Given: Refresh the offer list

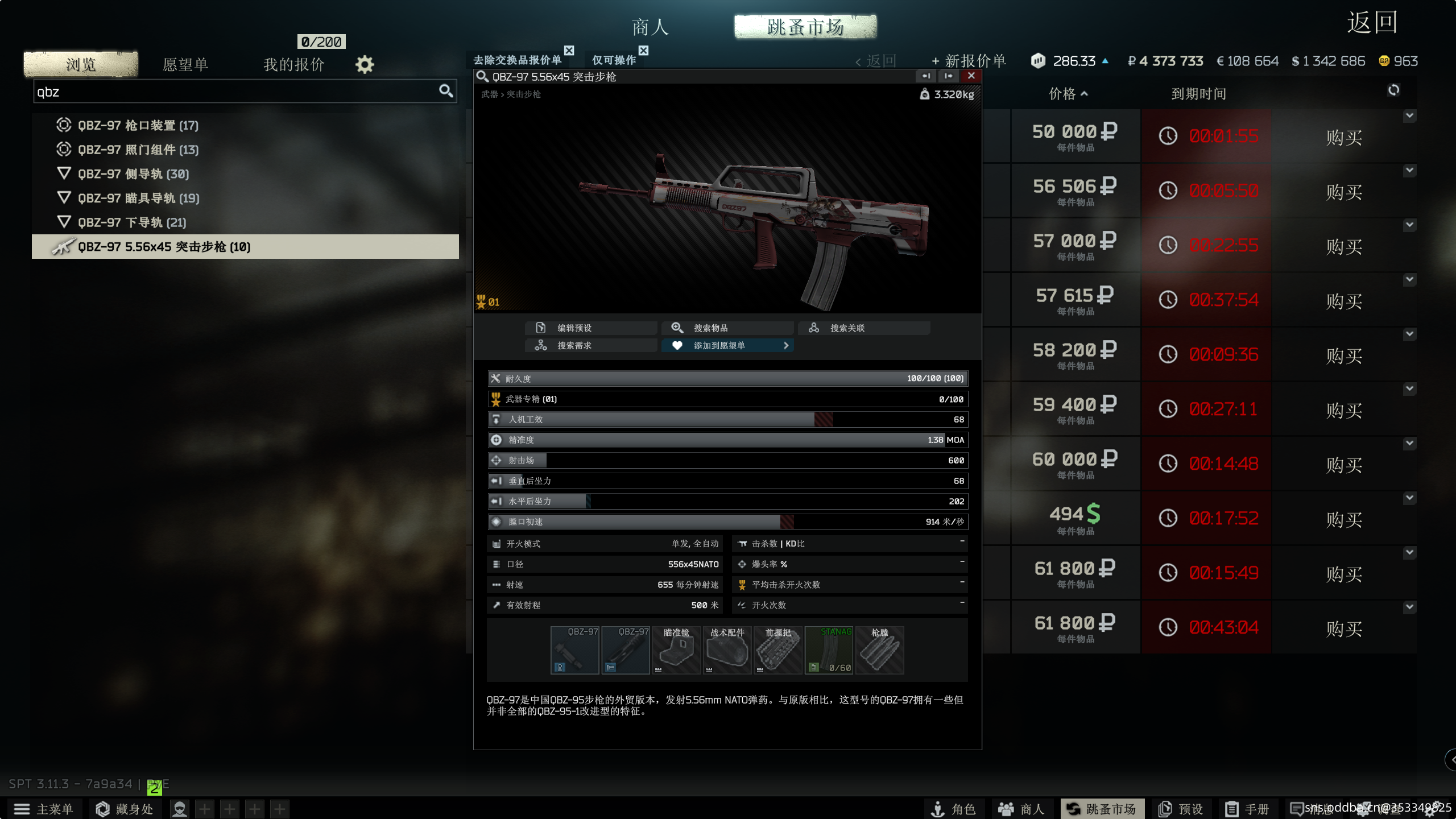Looking at the screenshot, I should point(1393,90).
